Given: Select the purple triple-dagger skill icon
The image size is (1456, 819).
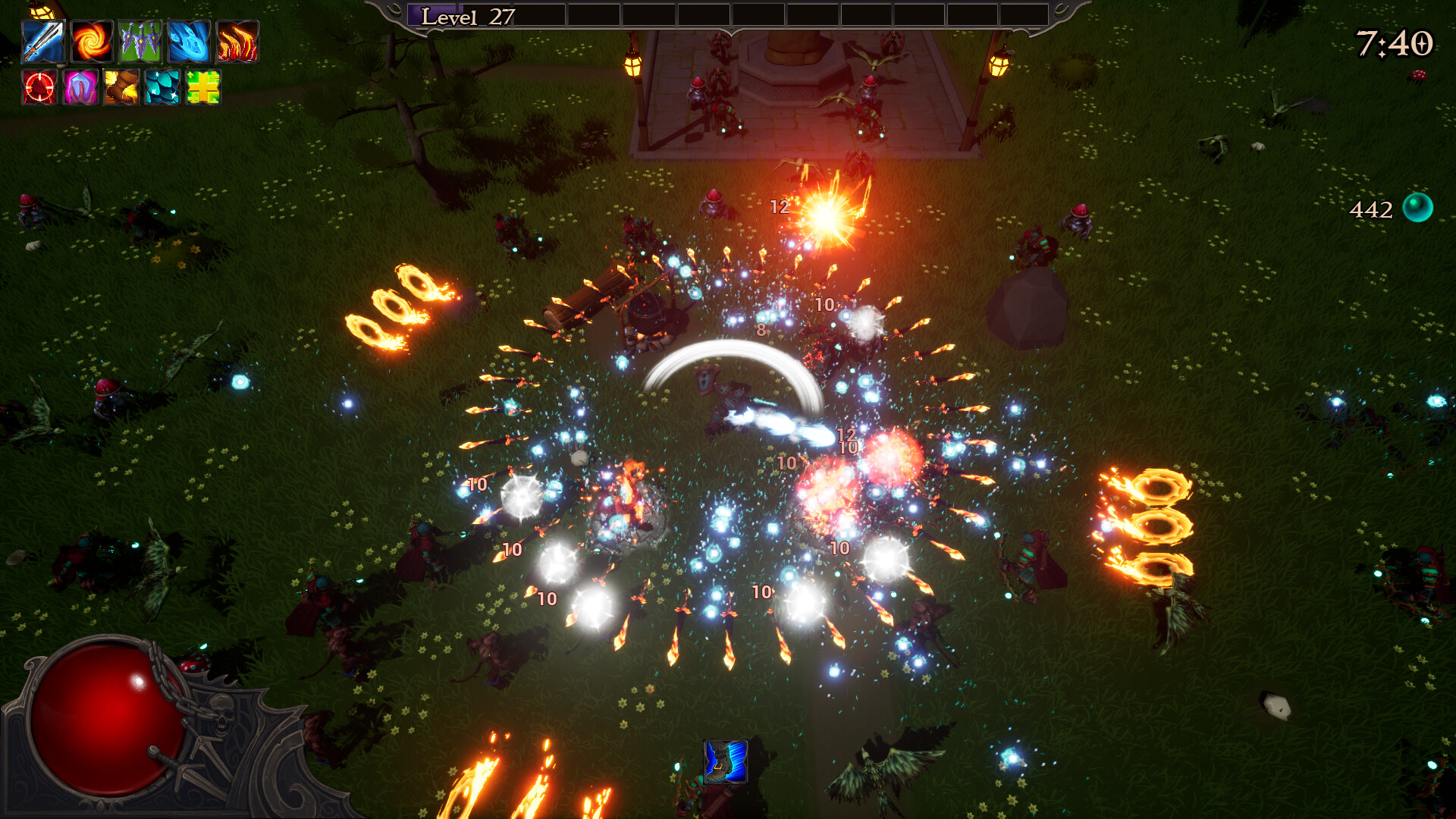Looking at the screenshot, I should coord(140,42).
